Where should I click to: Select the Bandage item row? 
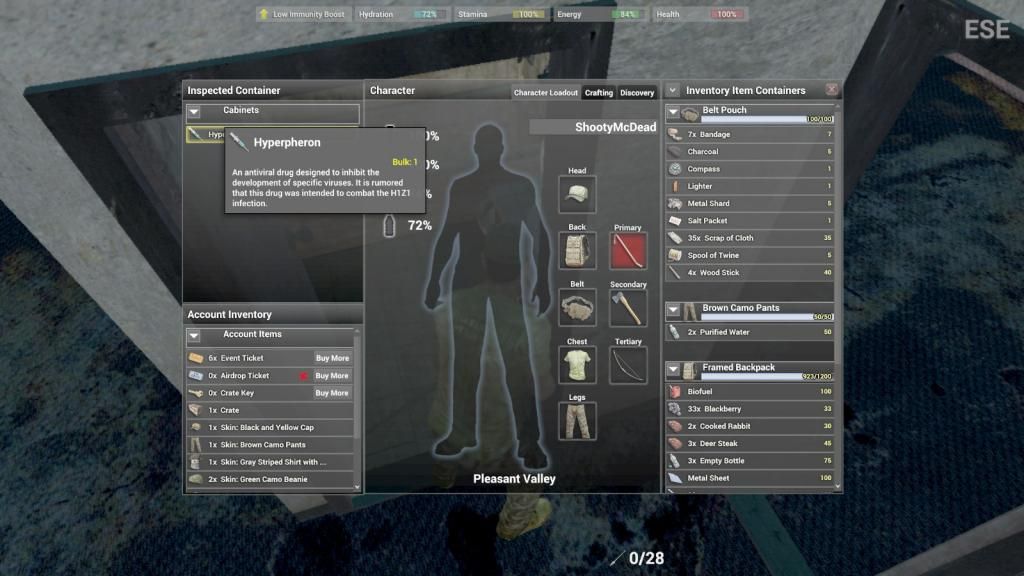tap(750, 134)
